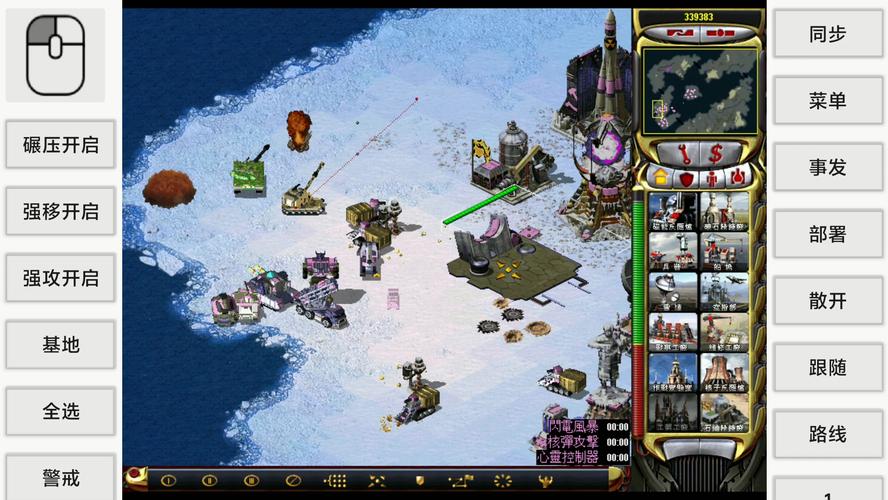Switch to the house structures tab
Image resolution: width=888 pixels, height=500 pixels.
660,178
